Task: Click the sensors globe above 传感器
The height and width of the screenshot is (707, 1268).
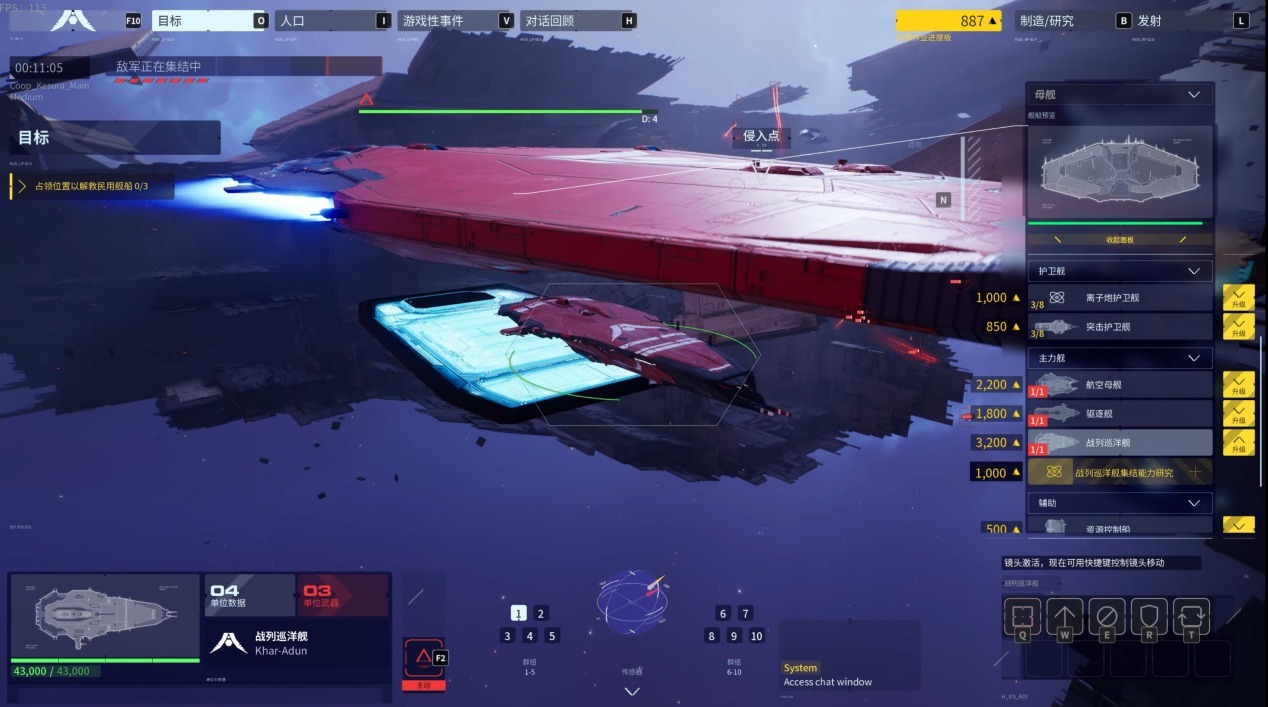Action: [630, 603]
